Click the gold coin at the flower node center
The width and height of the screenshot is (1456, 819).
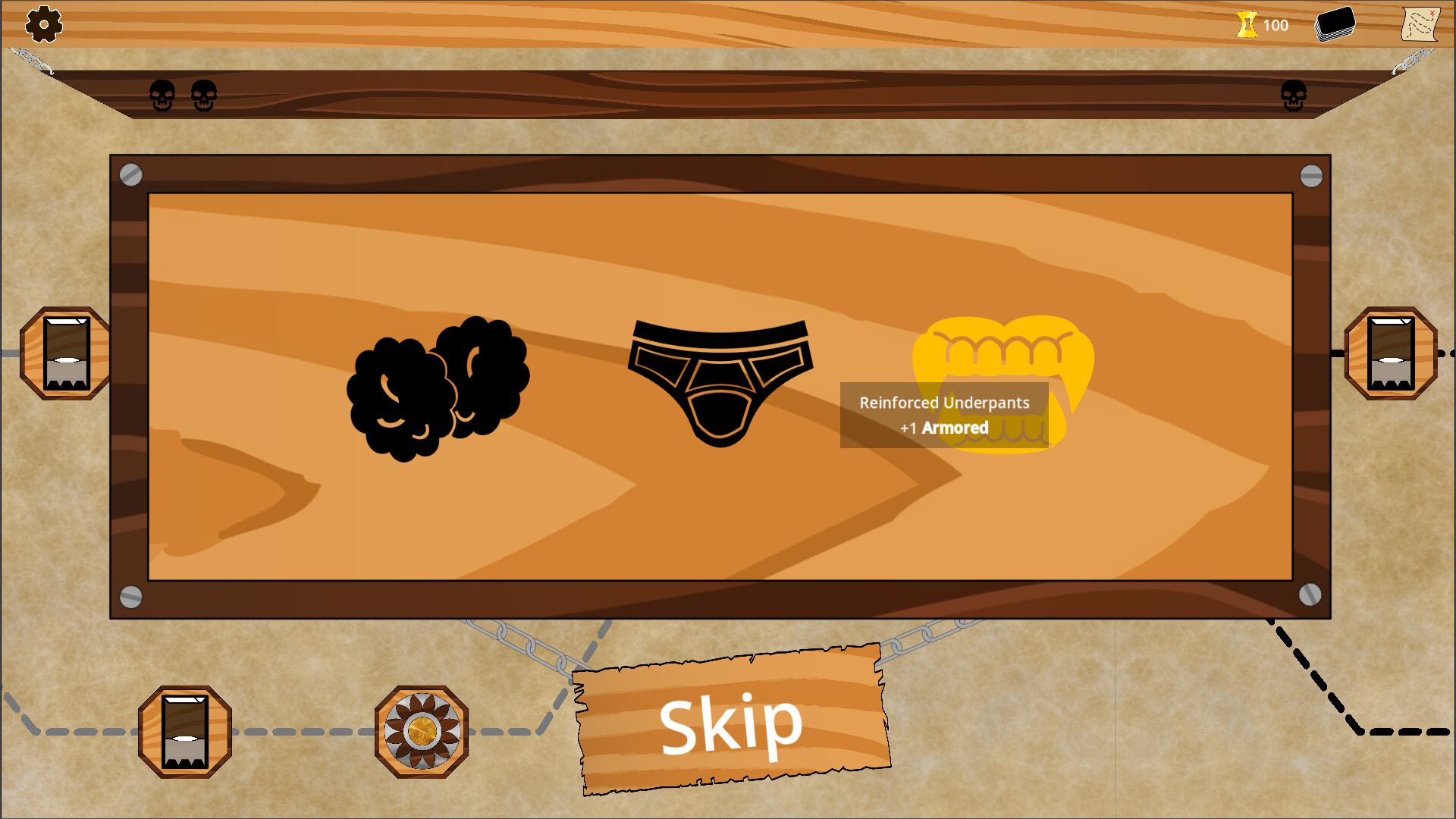pos(422,732)
